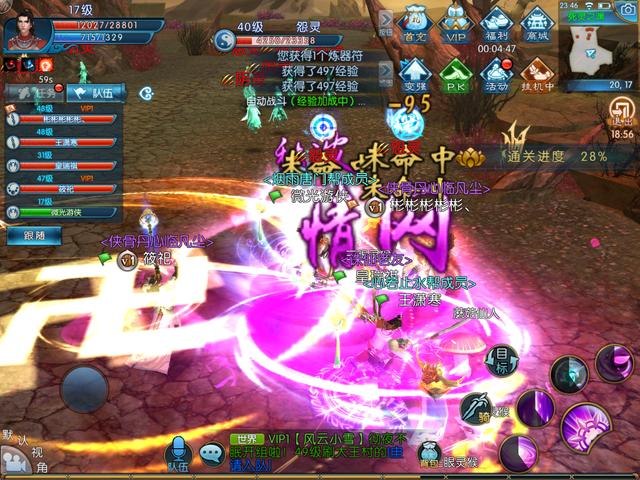Image resolution: width=640 pixels, height=480 pixels.
Task: Open the VIP menu icon
Action: pos(455,24)
